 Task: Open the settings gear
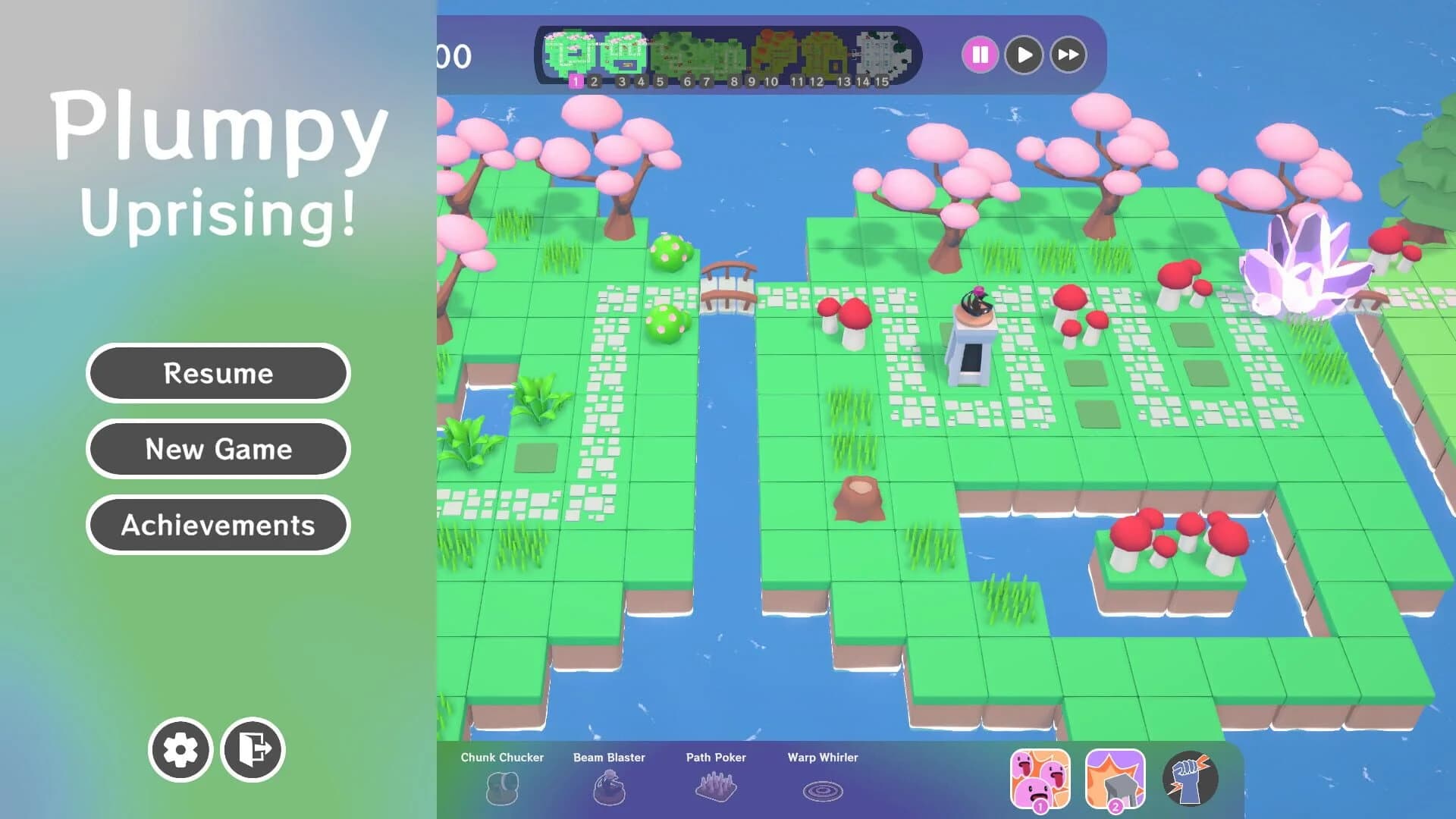coord(181,749)
